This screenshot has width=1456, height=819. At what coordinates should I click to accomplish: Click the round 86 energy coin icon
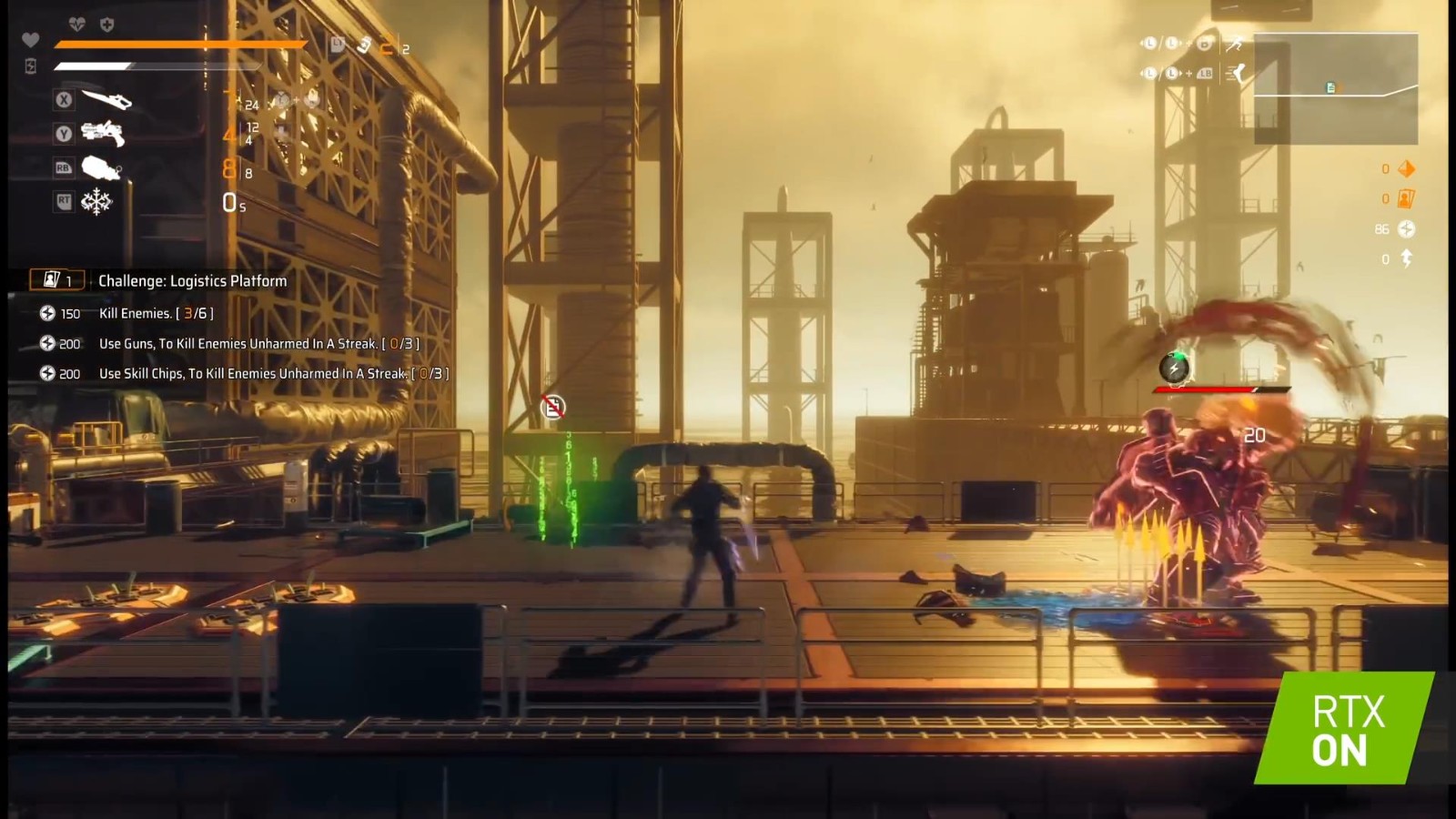pos(1406,229)
